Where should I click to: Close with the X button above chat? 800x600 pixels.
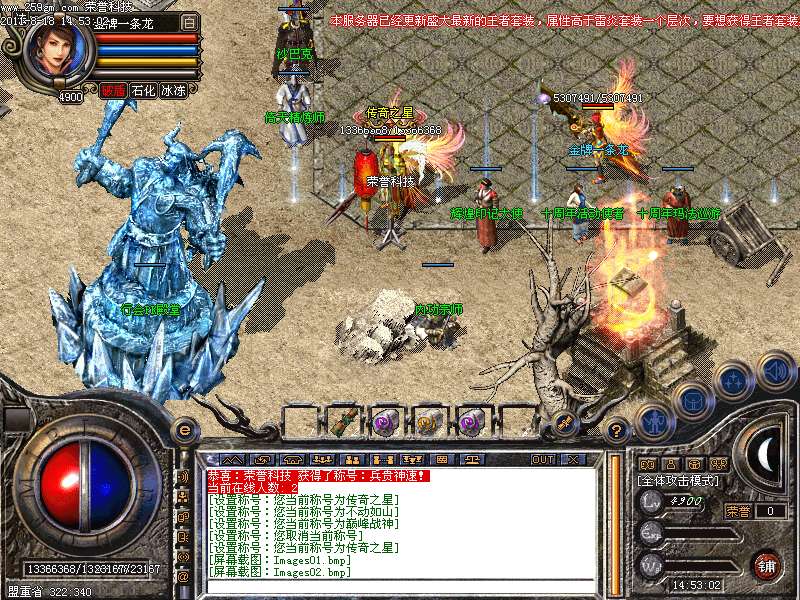[x=573, y=459]
